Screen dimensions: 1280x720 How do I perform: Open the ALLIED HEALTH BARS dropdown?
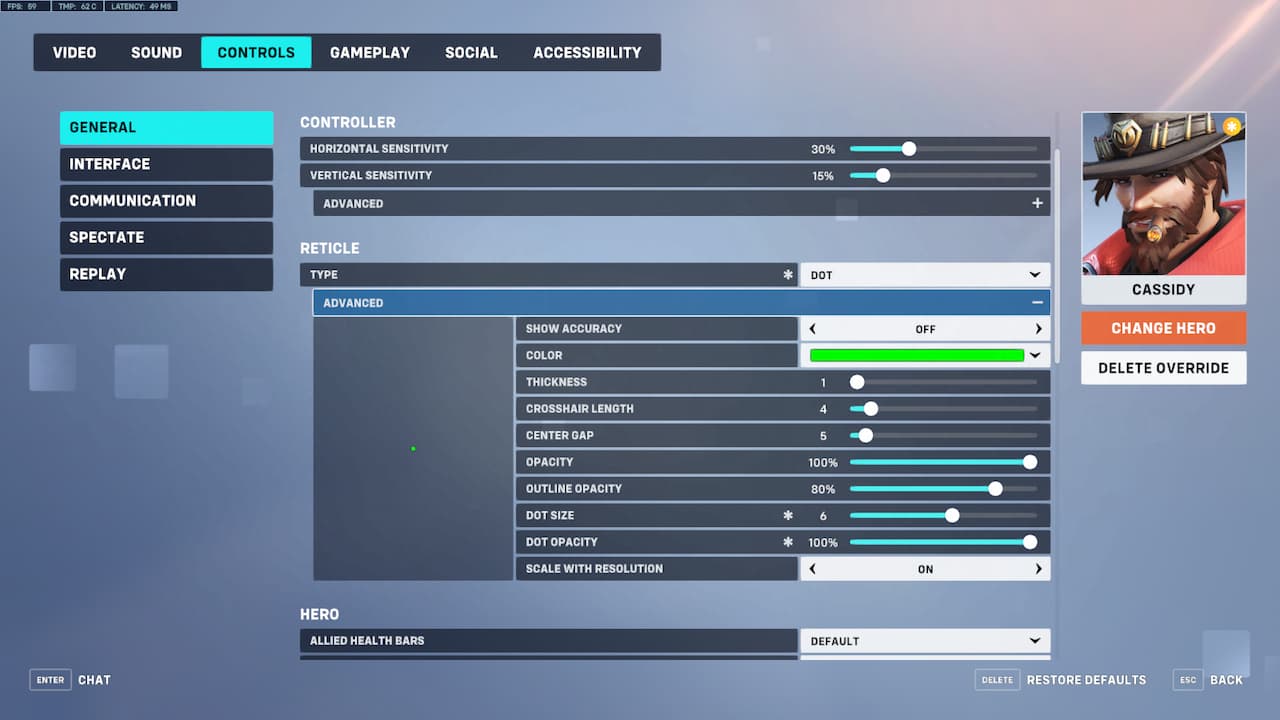pos(924,641)
